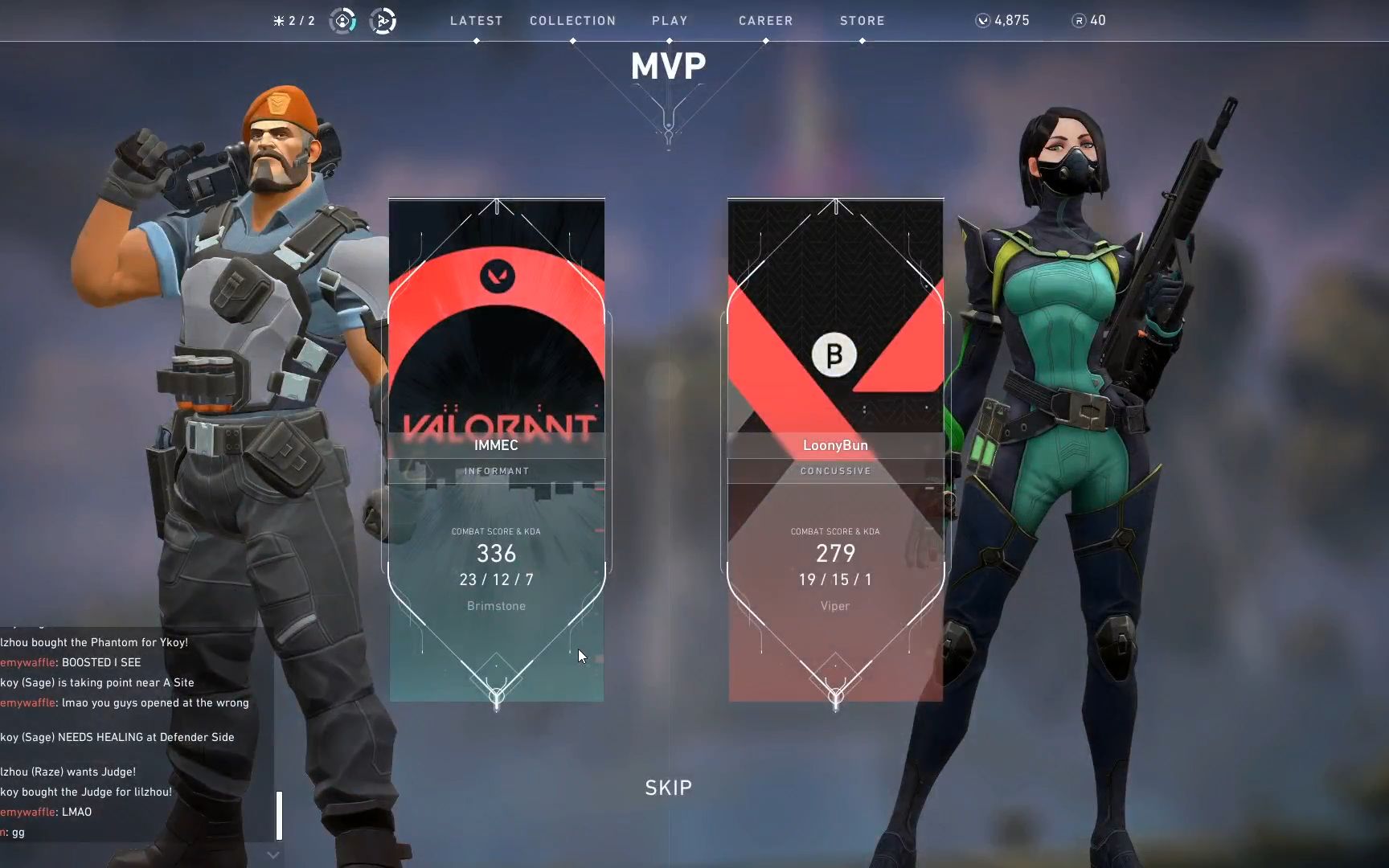This screenshot has width=1389, height=868.
Task: Skip the MVP screen
Action: tap(668, 788)
